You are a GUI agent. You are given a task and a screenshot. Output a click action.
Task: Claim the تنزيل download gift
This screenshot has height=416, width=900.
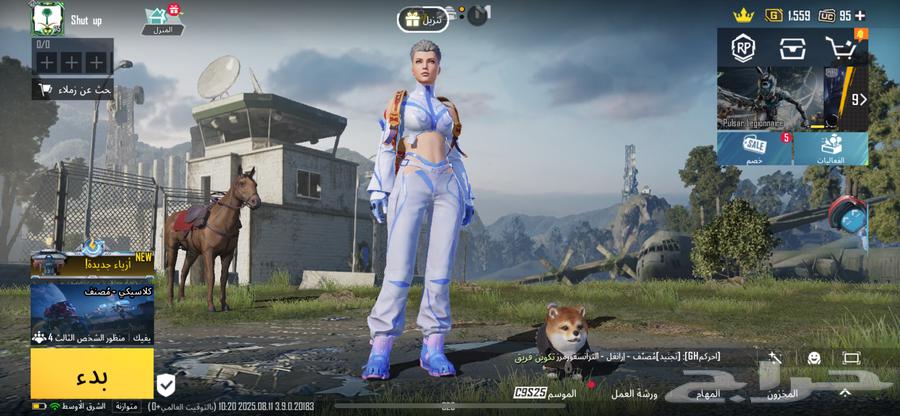click(x=422, y=19)
